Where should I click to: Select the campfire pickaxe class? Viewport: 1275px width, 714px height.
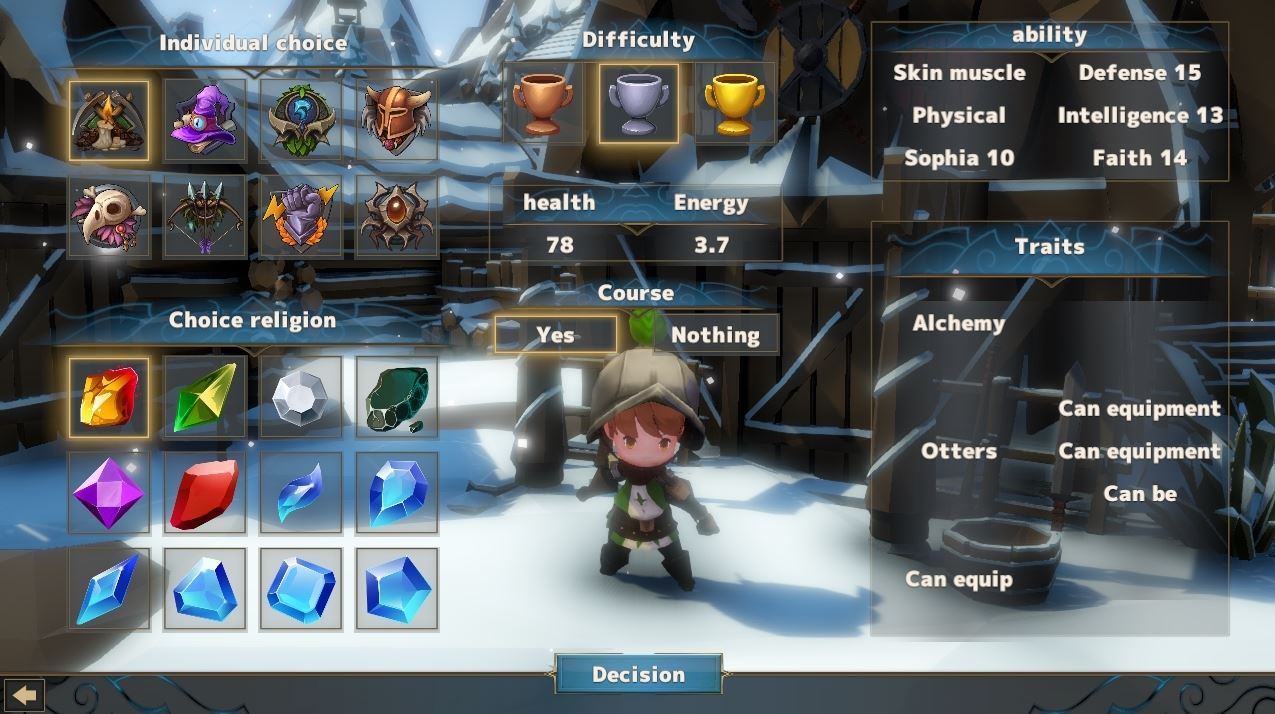click(x=109, y=120)
